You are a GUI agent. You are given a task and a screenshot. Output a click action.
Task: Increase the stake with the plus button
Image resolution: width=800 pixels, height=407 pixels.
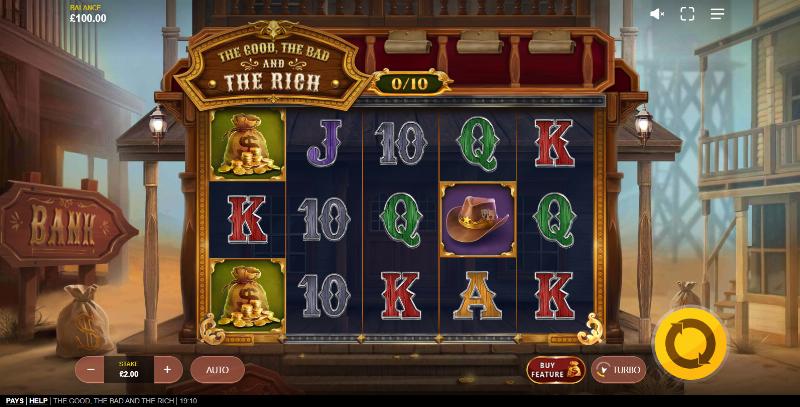click(167, 369)
